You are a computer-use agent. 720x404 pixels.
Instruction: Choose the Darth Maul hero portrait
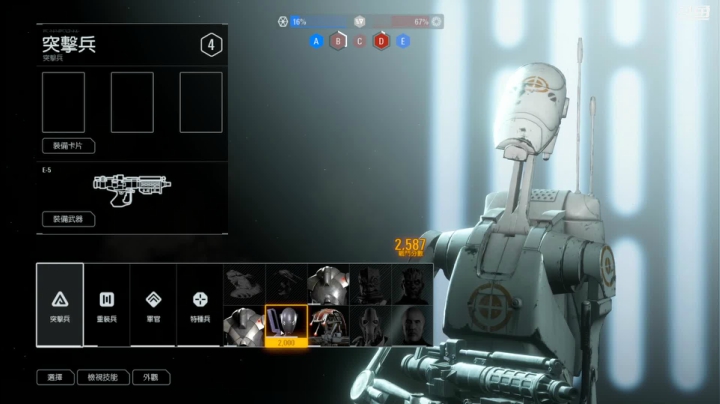pos(412,284)
